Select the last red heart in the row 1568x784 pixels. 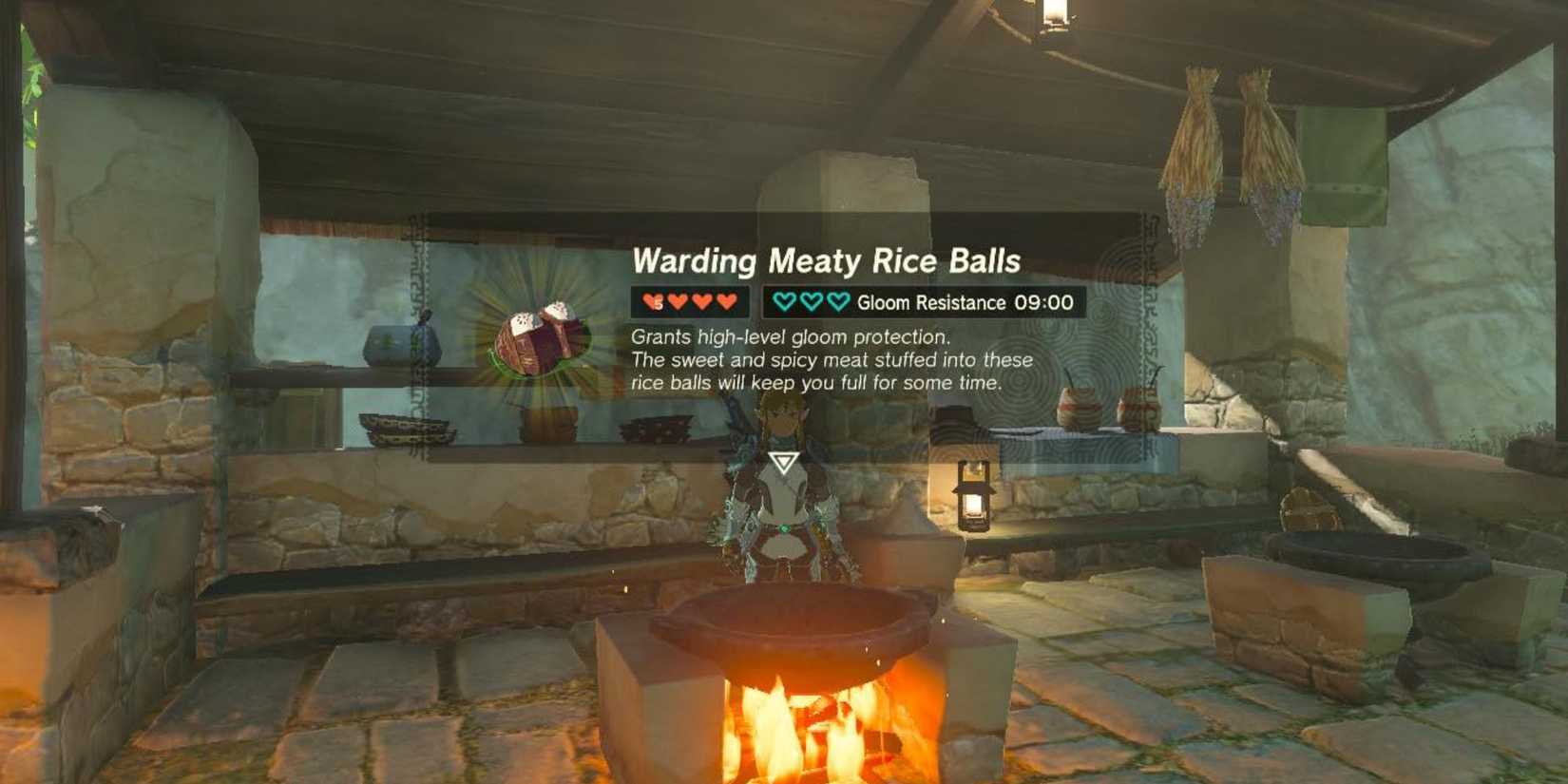point(726,302)
